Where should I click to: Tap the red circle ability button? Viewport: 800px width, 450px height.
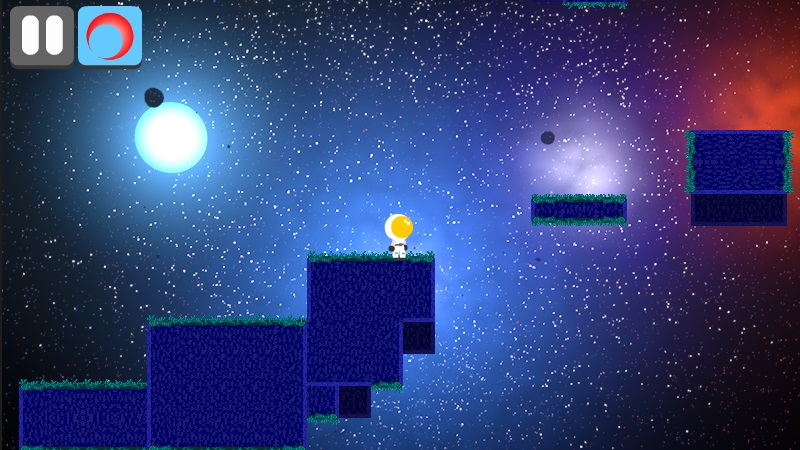click(110, 36)
